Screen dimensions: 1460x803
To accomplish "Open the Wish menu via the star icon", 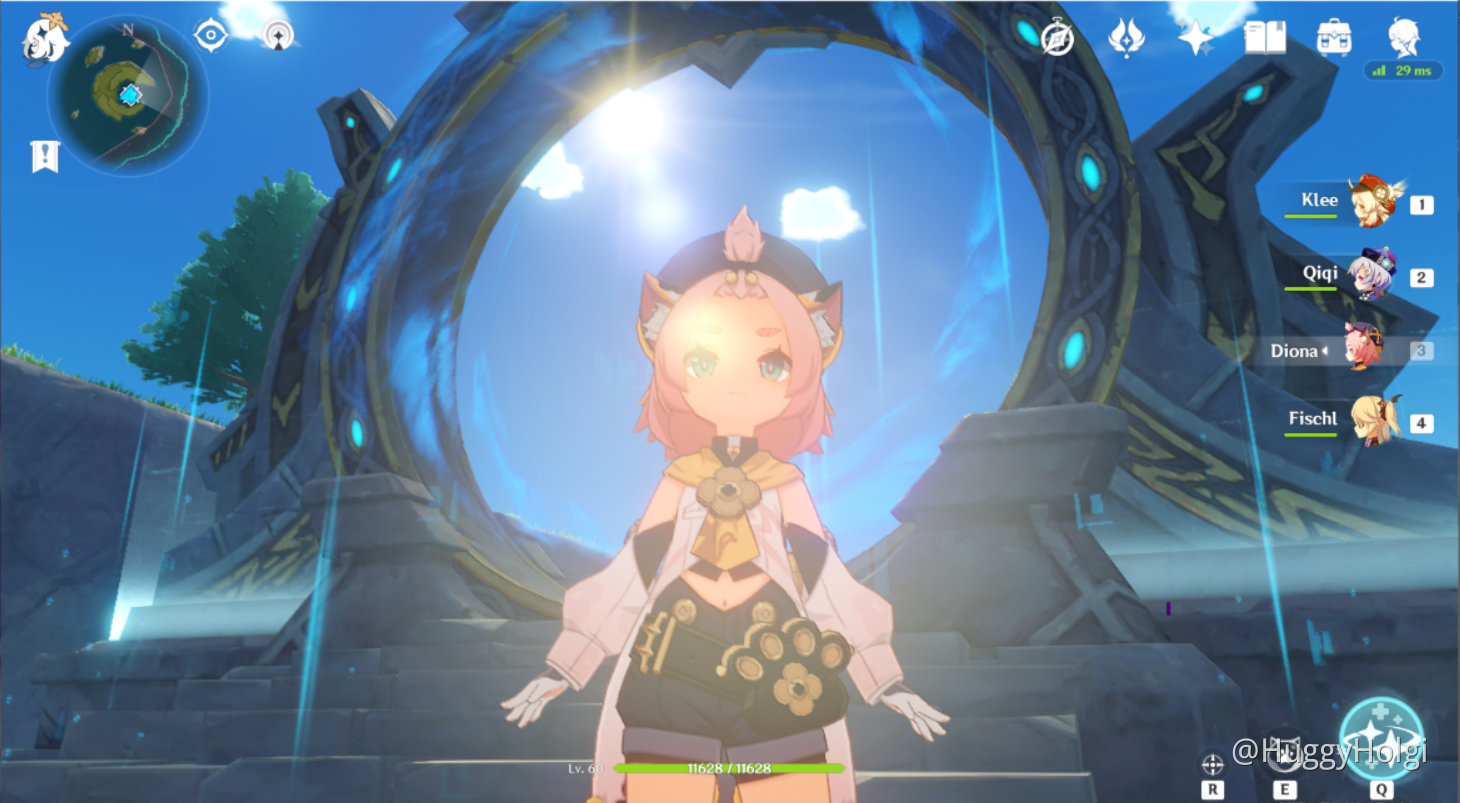I will pos(1196,37).
